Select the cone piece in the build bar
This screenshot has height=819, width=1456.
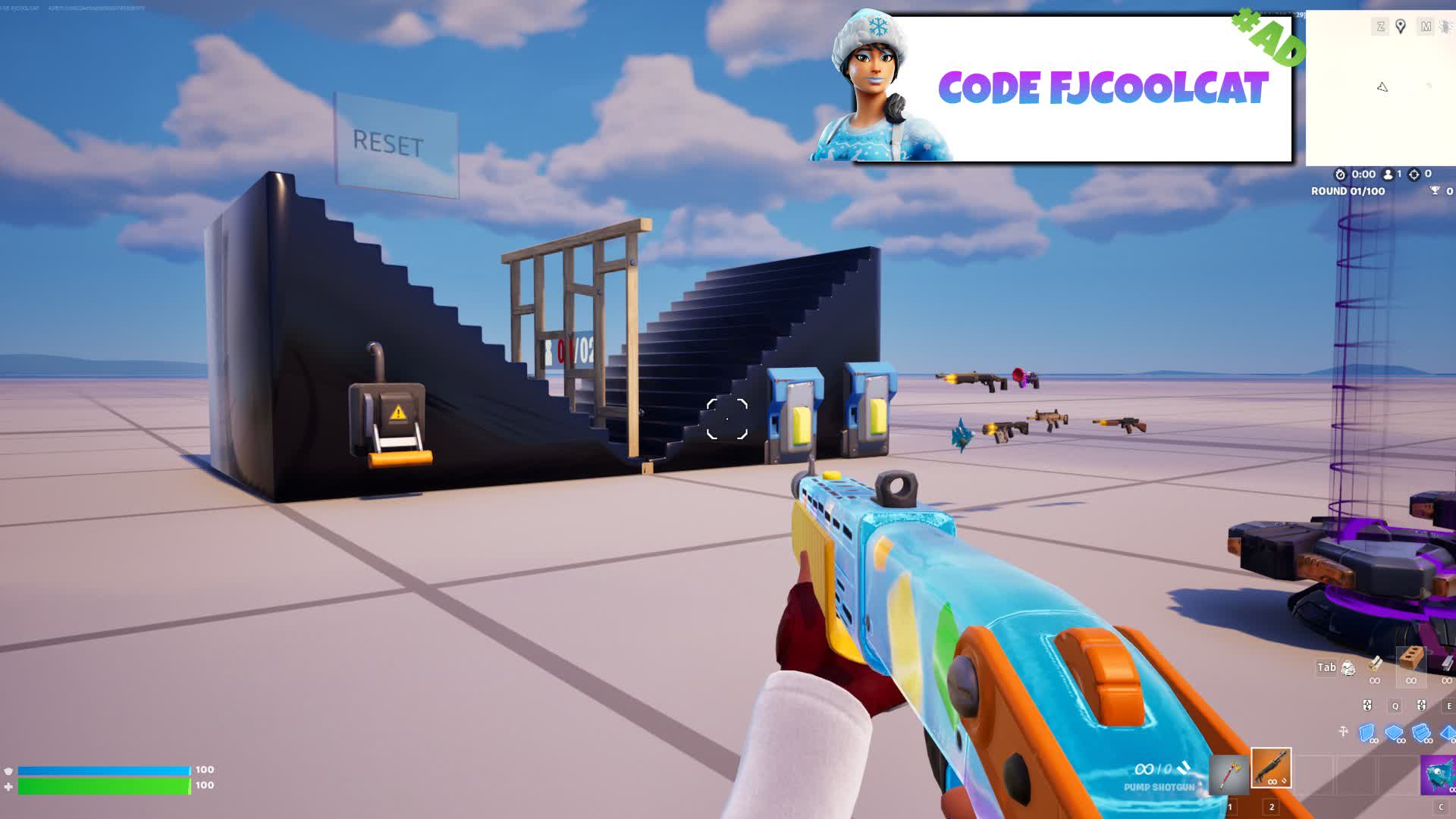1447,732
